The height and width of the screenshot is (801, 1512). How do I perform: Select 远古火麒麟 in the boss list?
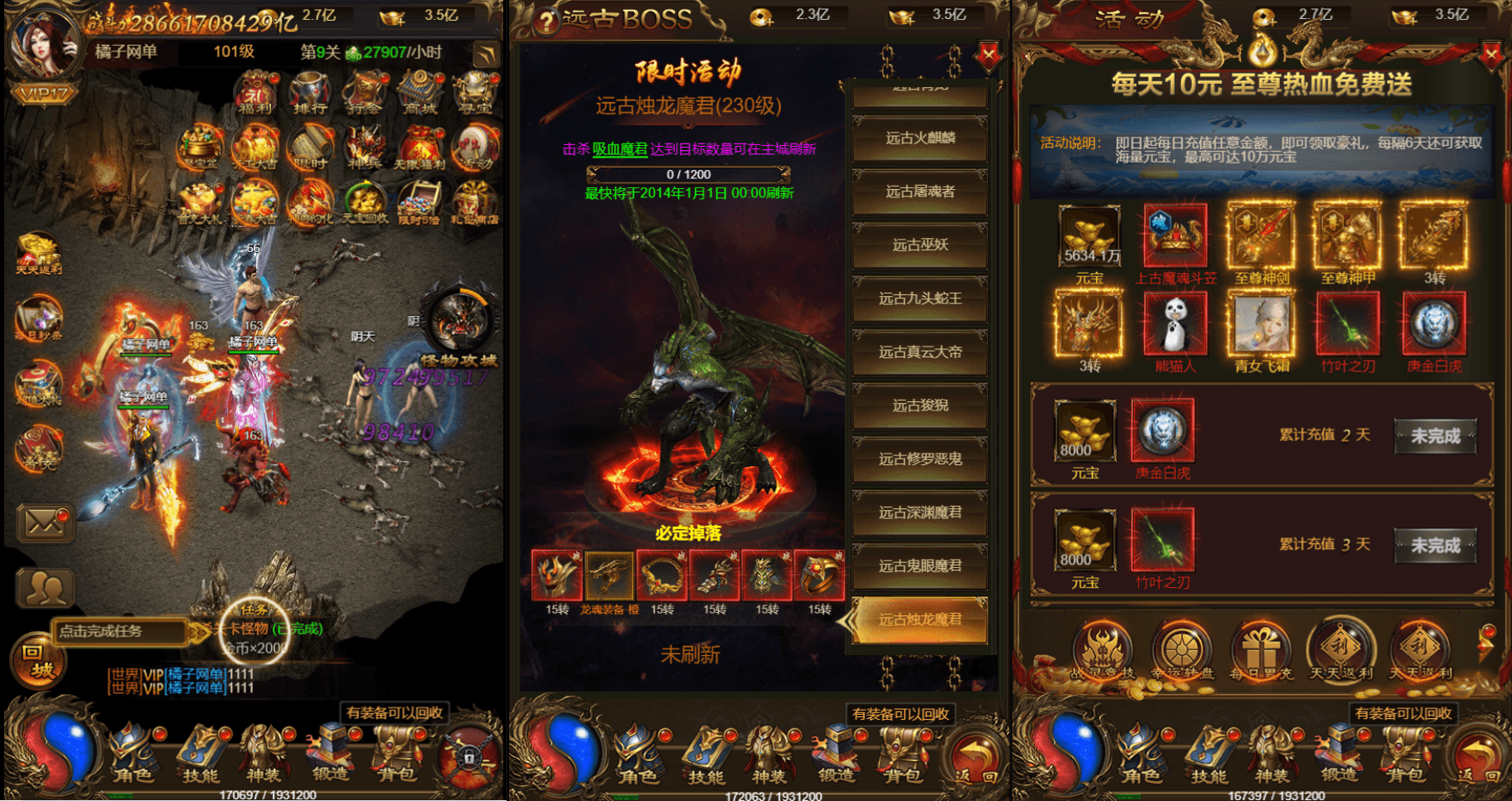pos(920,138)
